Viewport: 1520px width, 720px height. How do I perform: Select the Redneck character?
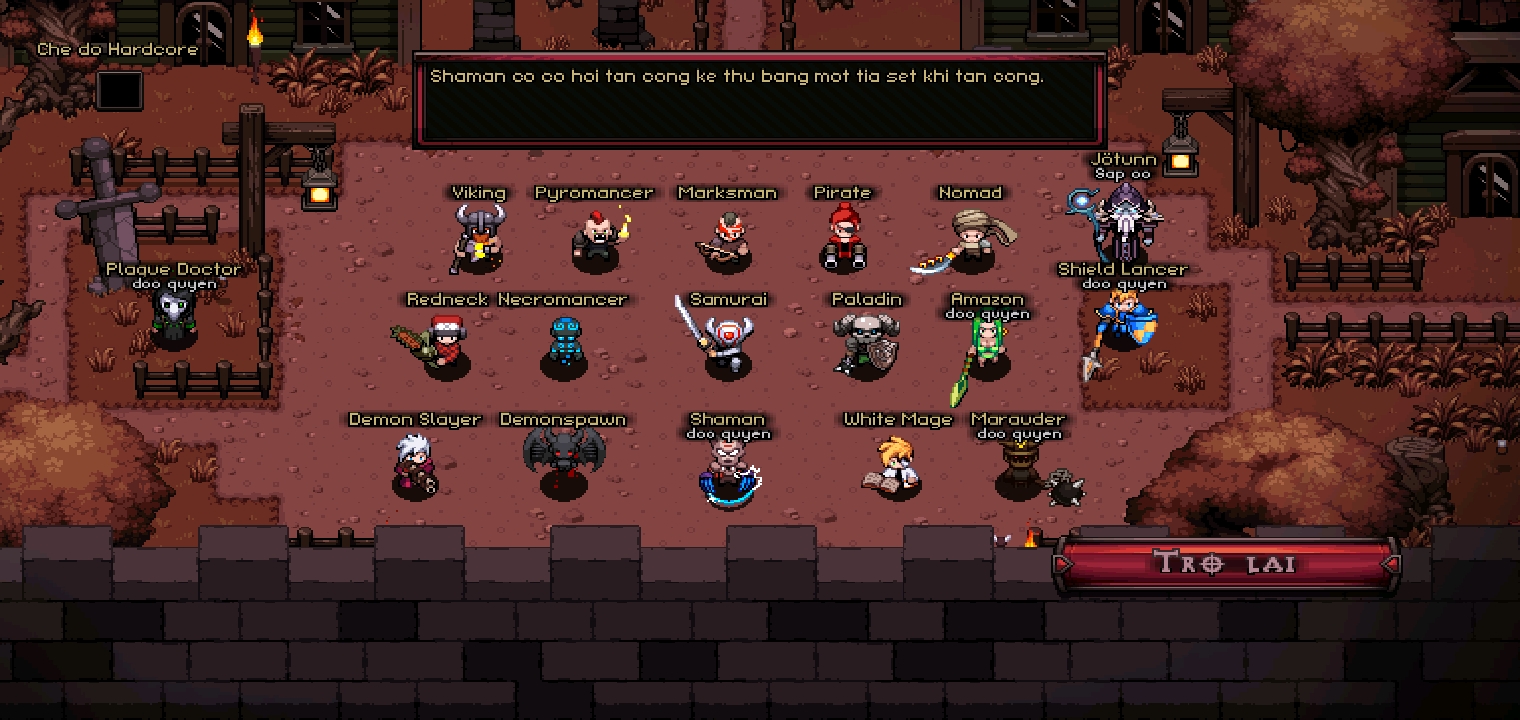(444, 346)
